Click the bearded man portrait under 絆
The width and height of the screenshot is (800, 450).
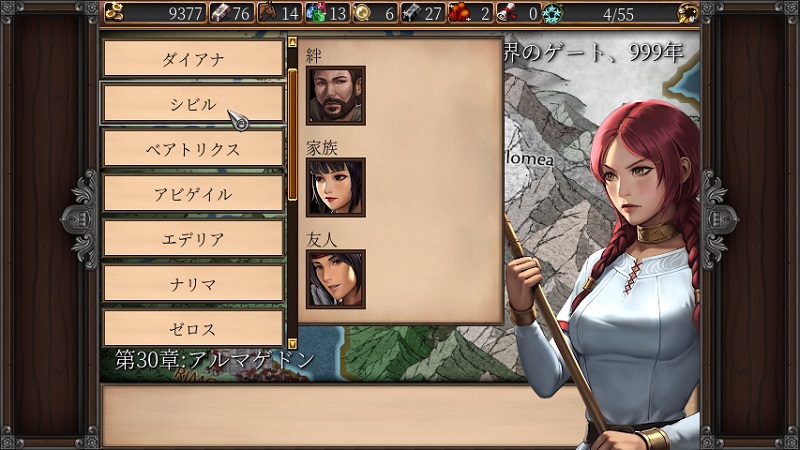pyautogui.click(x=335, y=95)
